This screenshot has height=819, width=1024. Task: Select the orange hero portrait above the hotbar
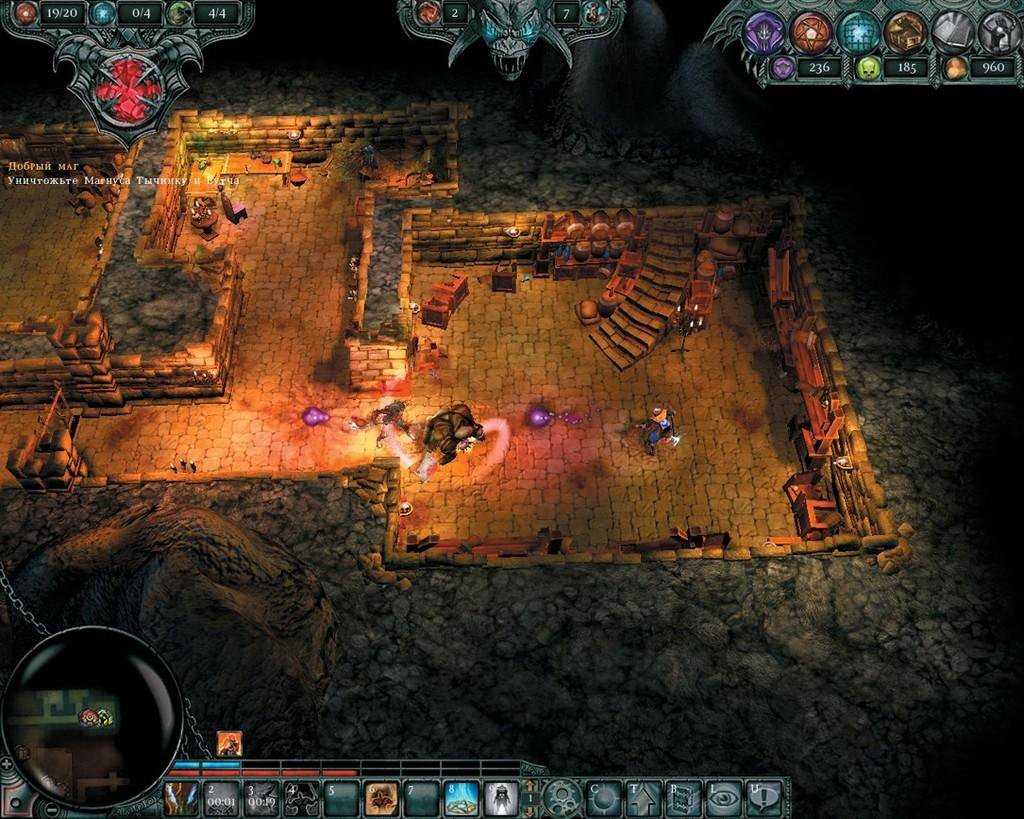[229, 743]
